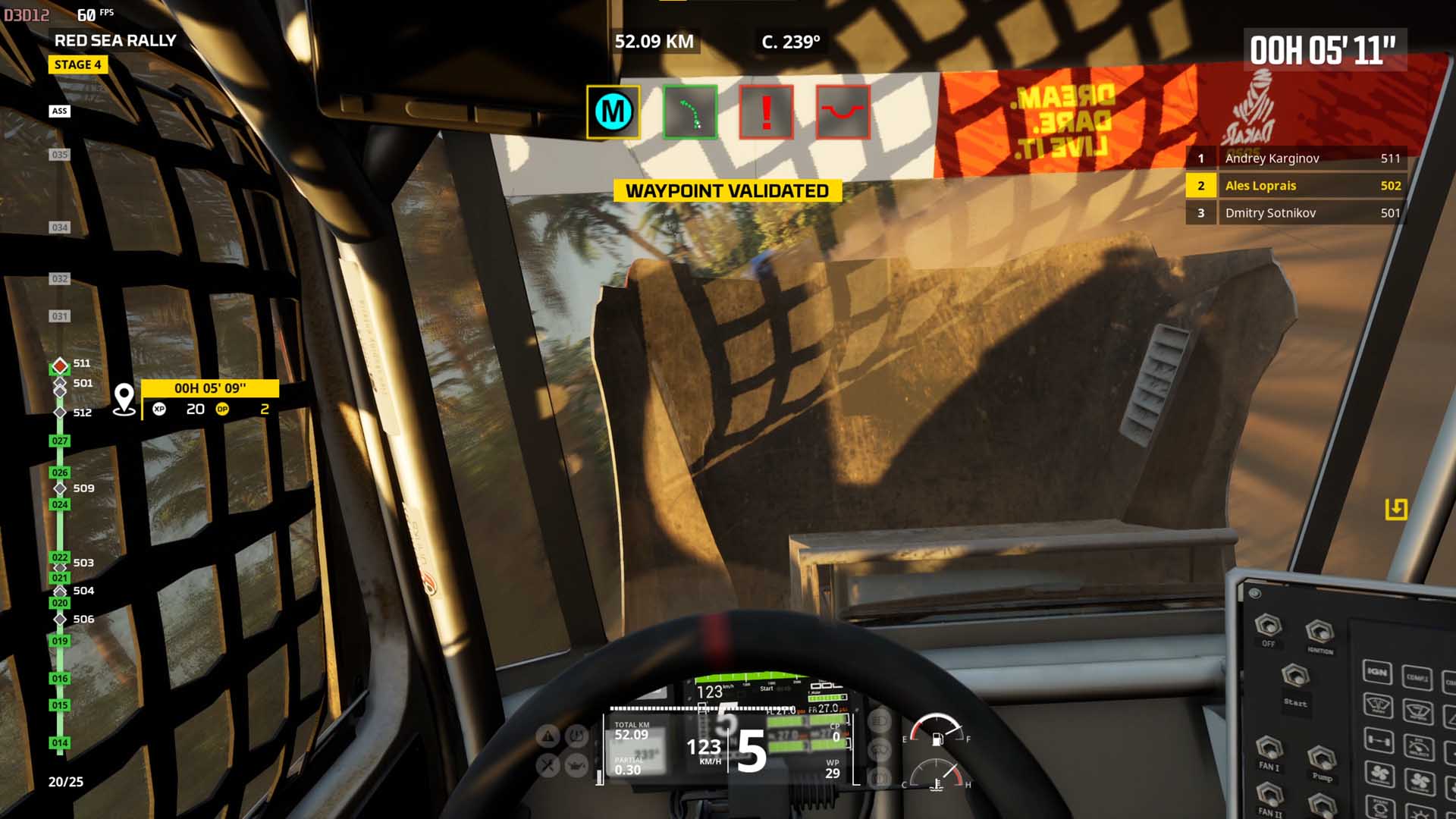Screen dimensions: 1456x819
Task: Click the 019 waypoint marker
Action: click(x=60, y=641)
